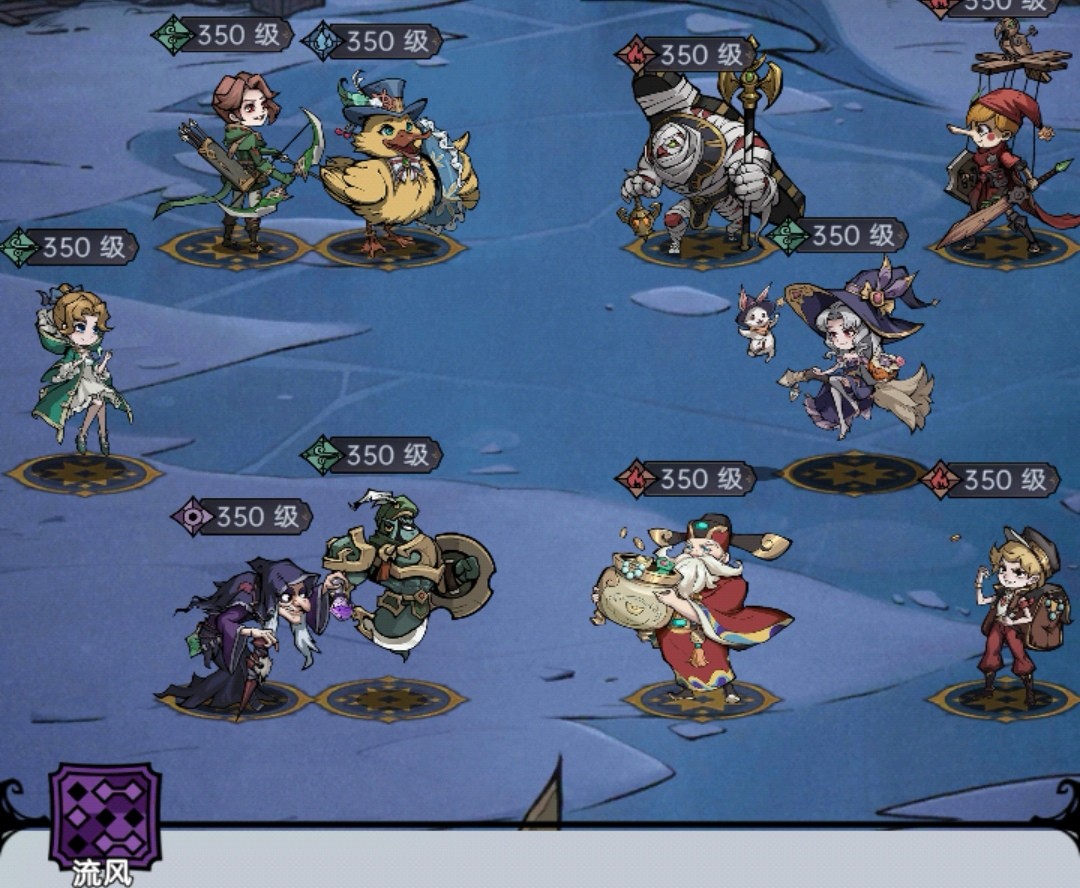Open the 流风 formation icon
This screenshot has height=888, width=1080.
[105, 815]
